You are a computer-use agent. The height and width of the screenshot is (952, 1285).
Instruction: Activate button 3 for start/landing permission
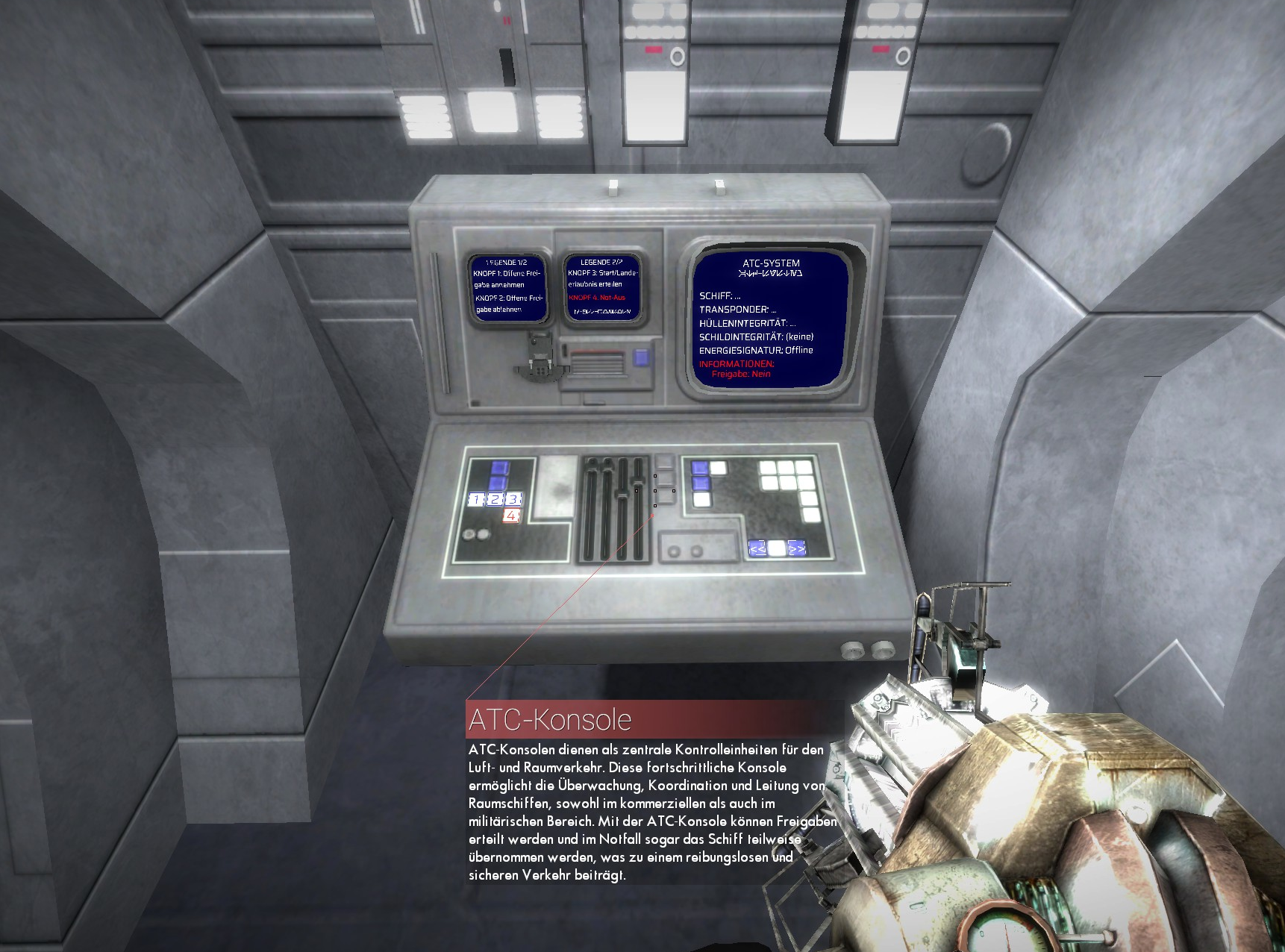(513, 499)
